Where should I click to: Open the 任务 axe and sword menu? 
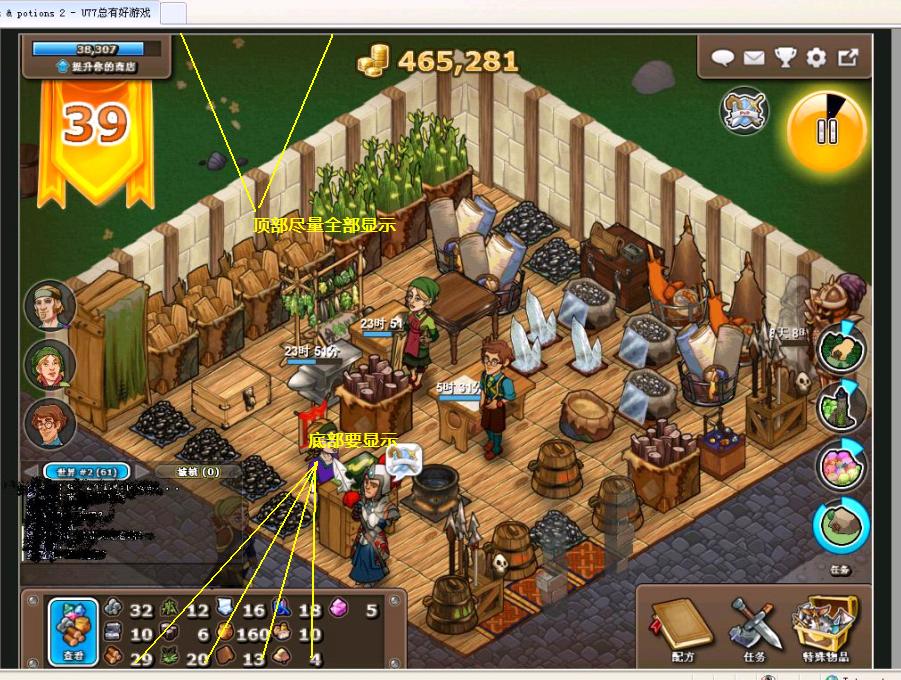click(754, 625)
